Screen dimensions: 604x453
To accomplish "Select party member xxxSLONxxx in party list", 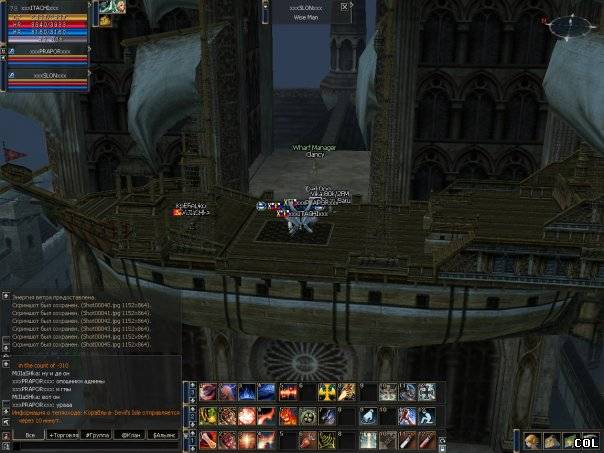I will (x=48, y=76).
